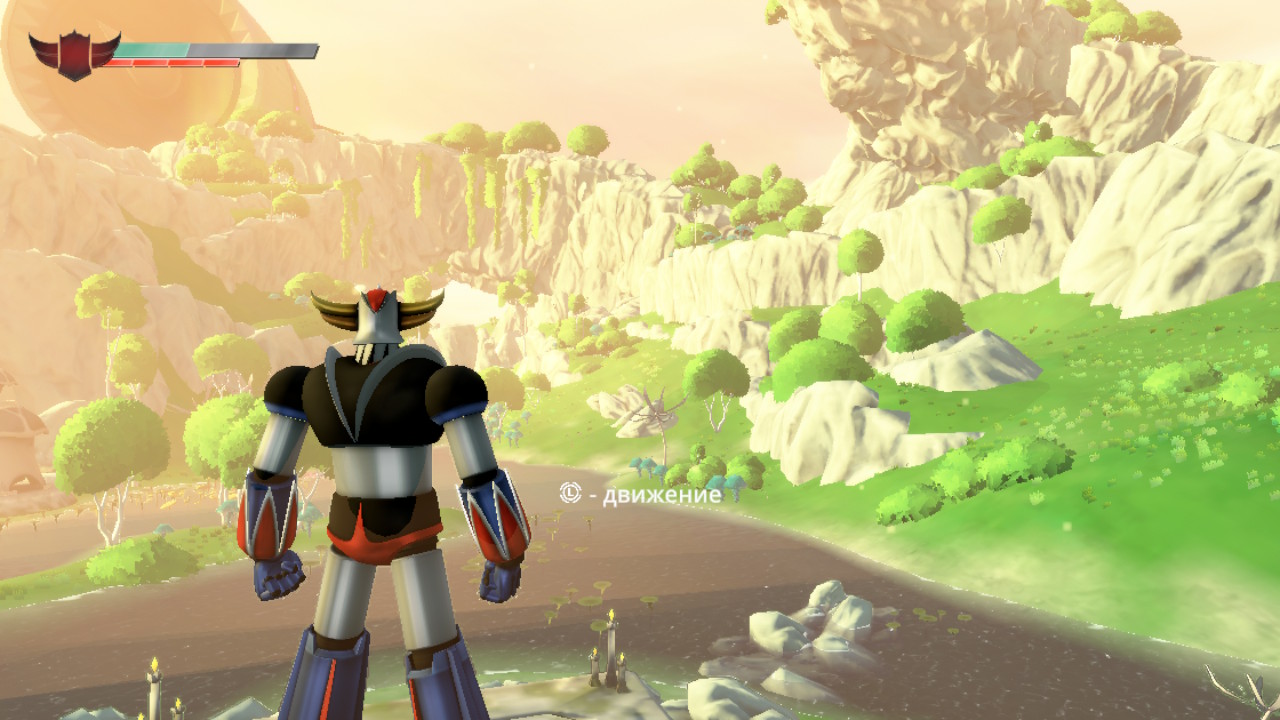Click the red horned helmet emblem

click(x=74, y=54)
